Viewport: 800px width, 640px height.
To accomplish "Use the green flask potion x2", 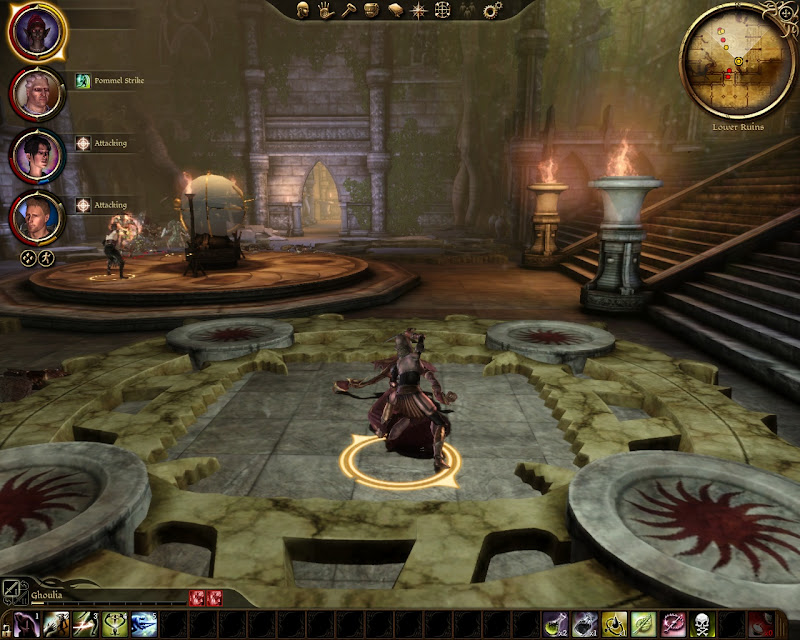I will point(557,625).
